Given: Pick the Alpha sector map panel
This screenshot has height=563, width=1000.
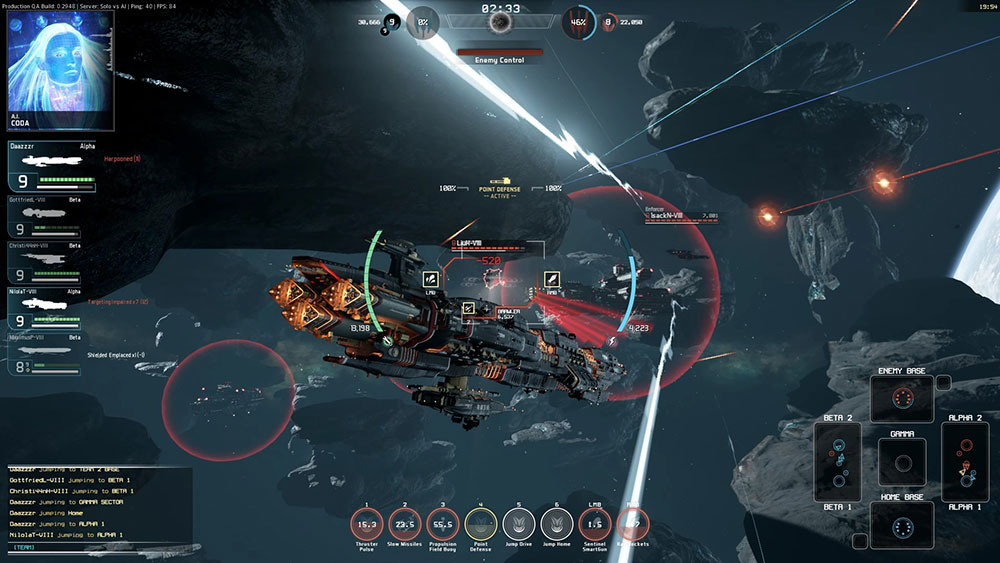Looking at the screenshot, I should (x=965, y=461).
